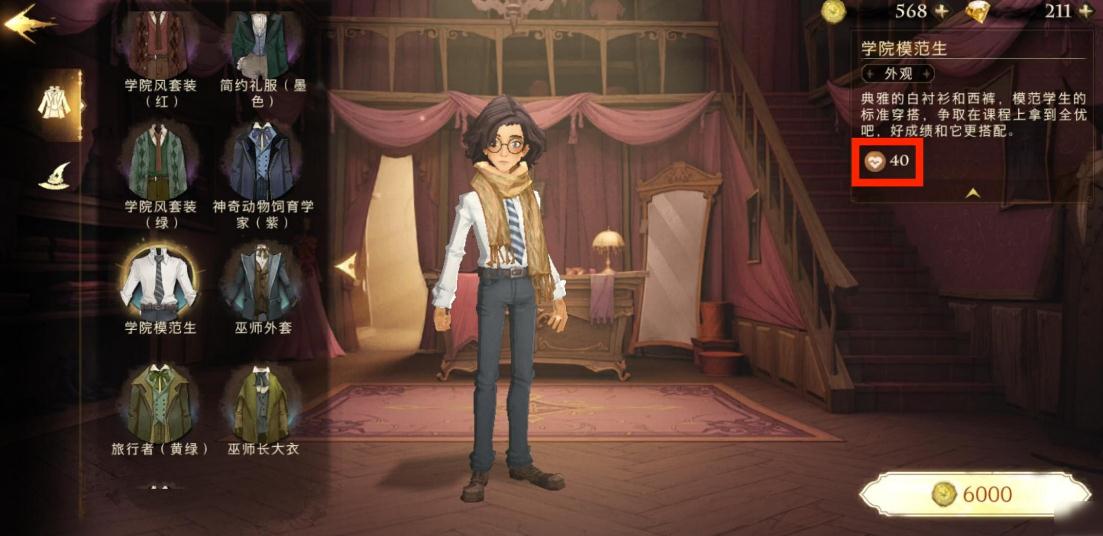Select the 学院模范生 white shirt outfit
The image size is (1103, 536).
pos(158,281)
